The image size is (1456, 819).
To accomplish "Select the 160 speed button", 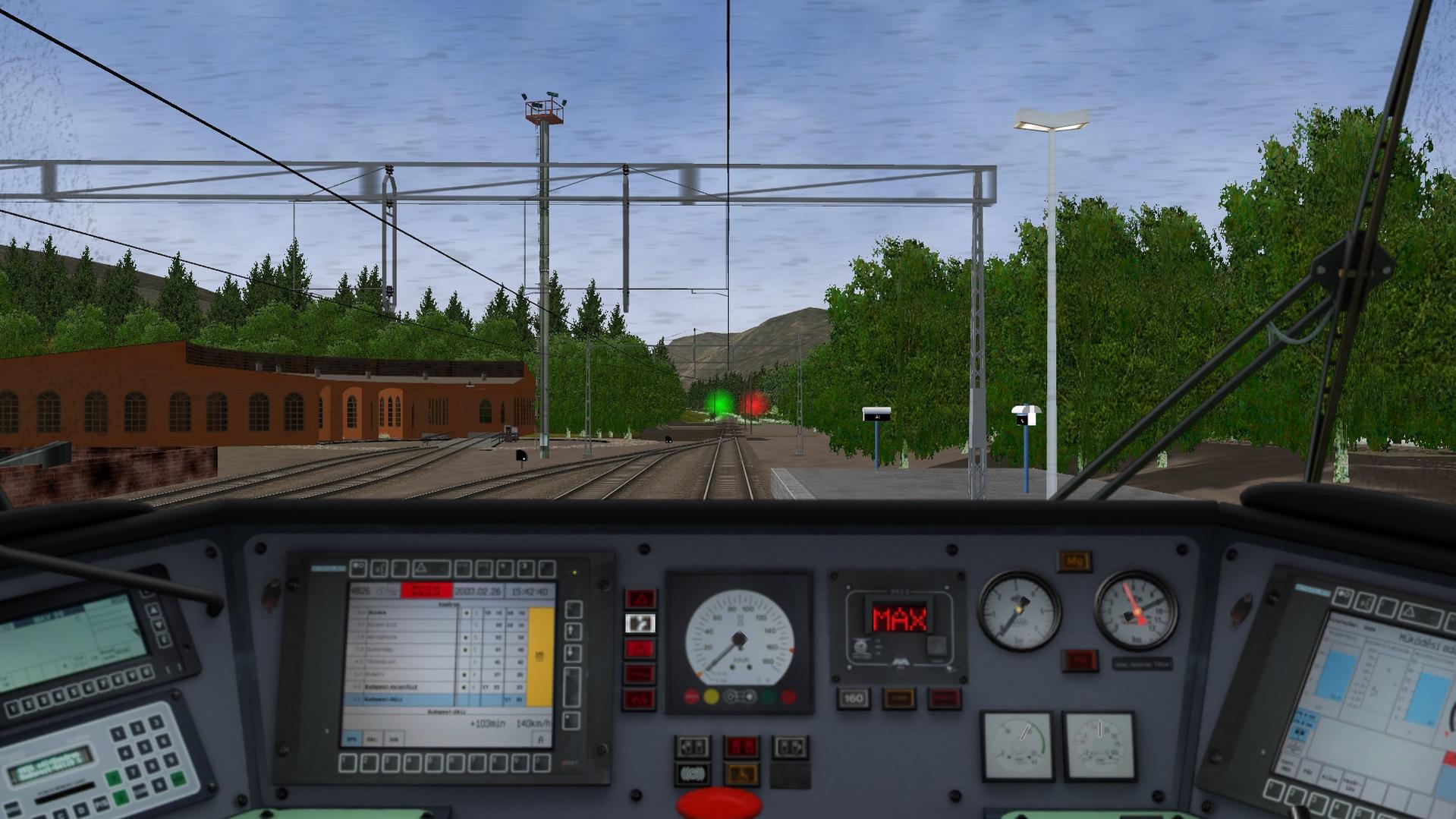I will coord(853,698).
